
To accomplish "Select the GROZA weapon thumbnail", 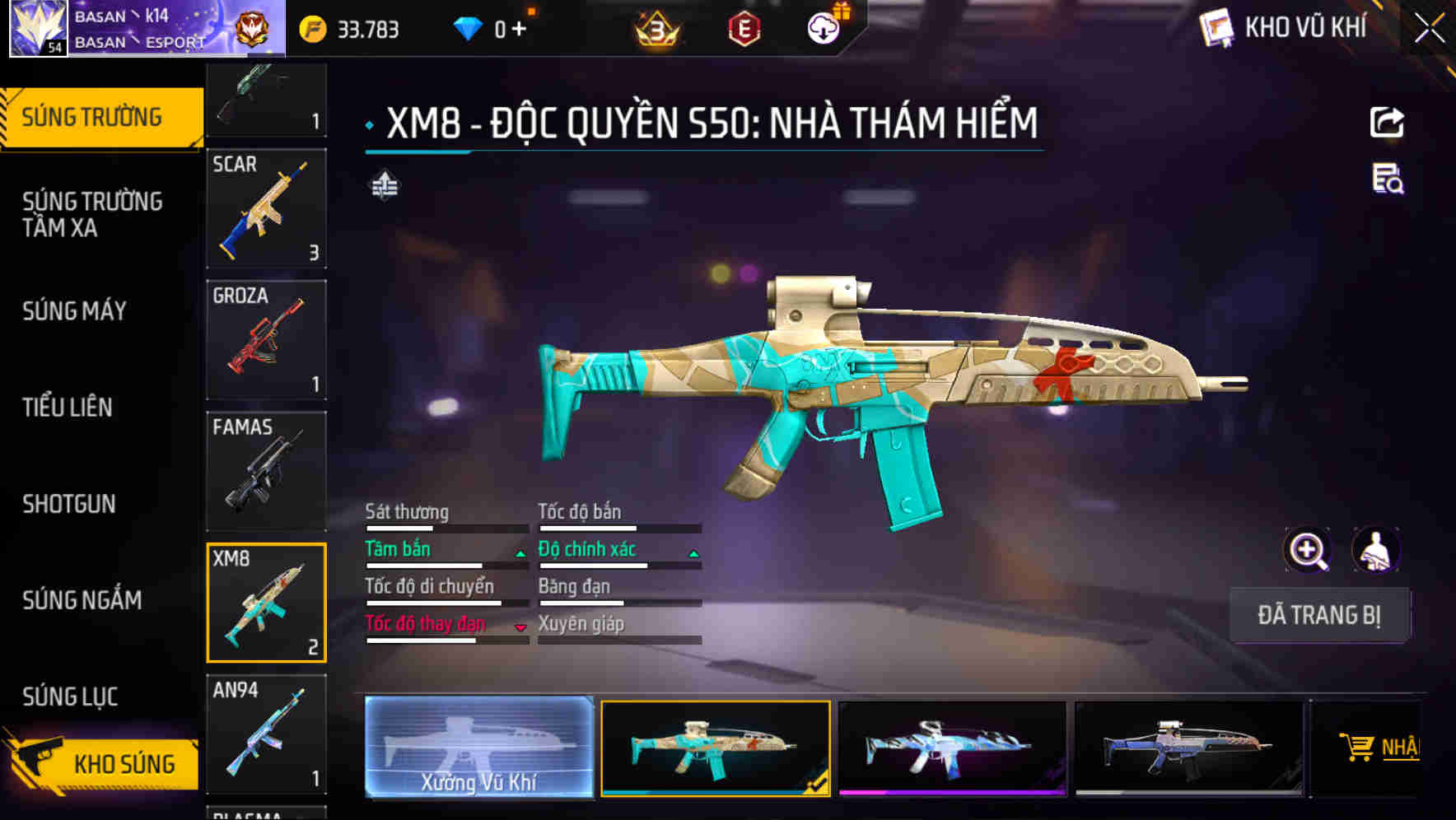I will [x=265, y=339].
